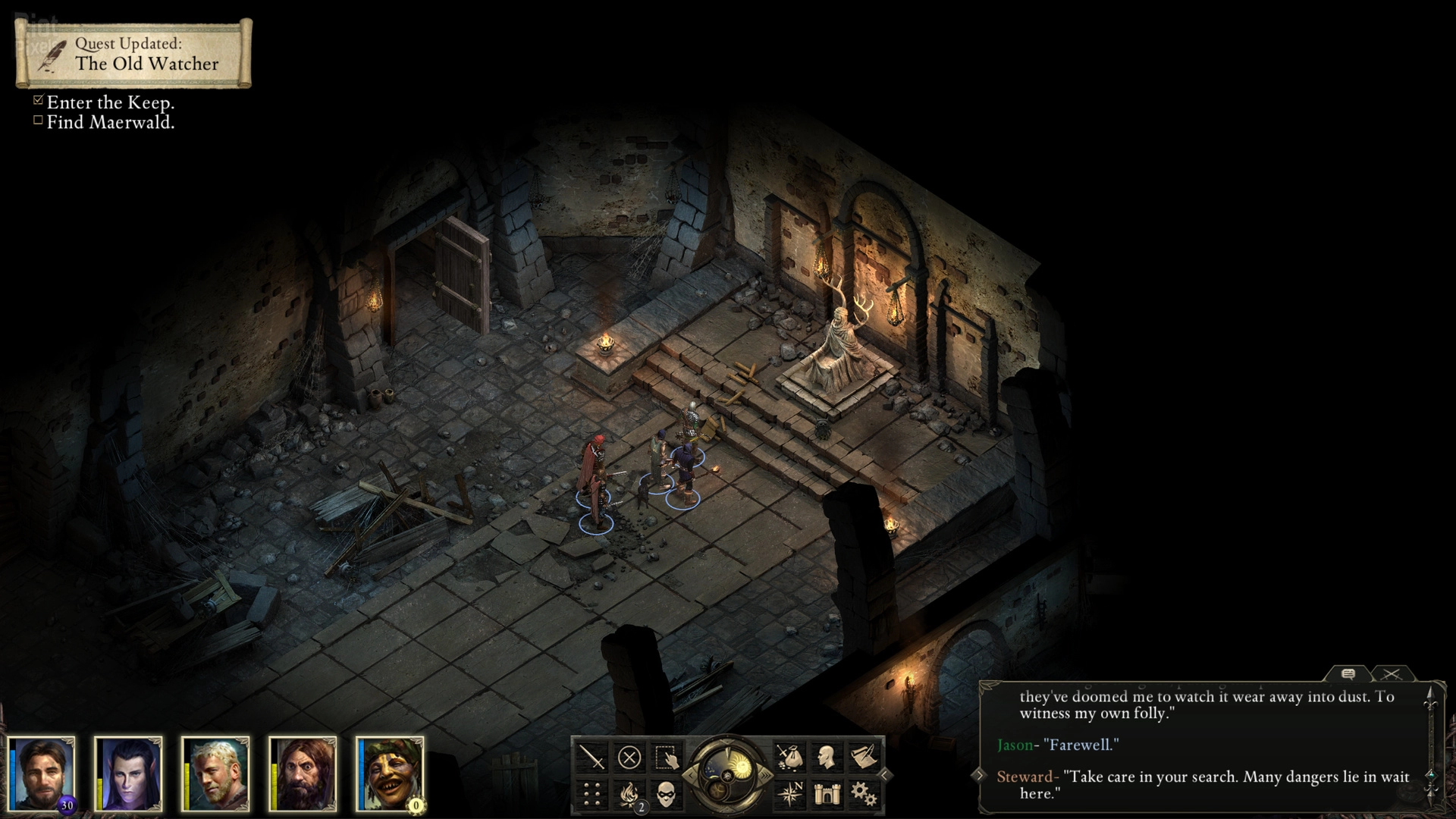Switch to the combat log crossed-swords tab
The image size is (1456, 819).
1391,673
